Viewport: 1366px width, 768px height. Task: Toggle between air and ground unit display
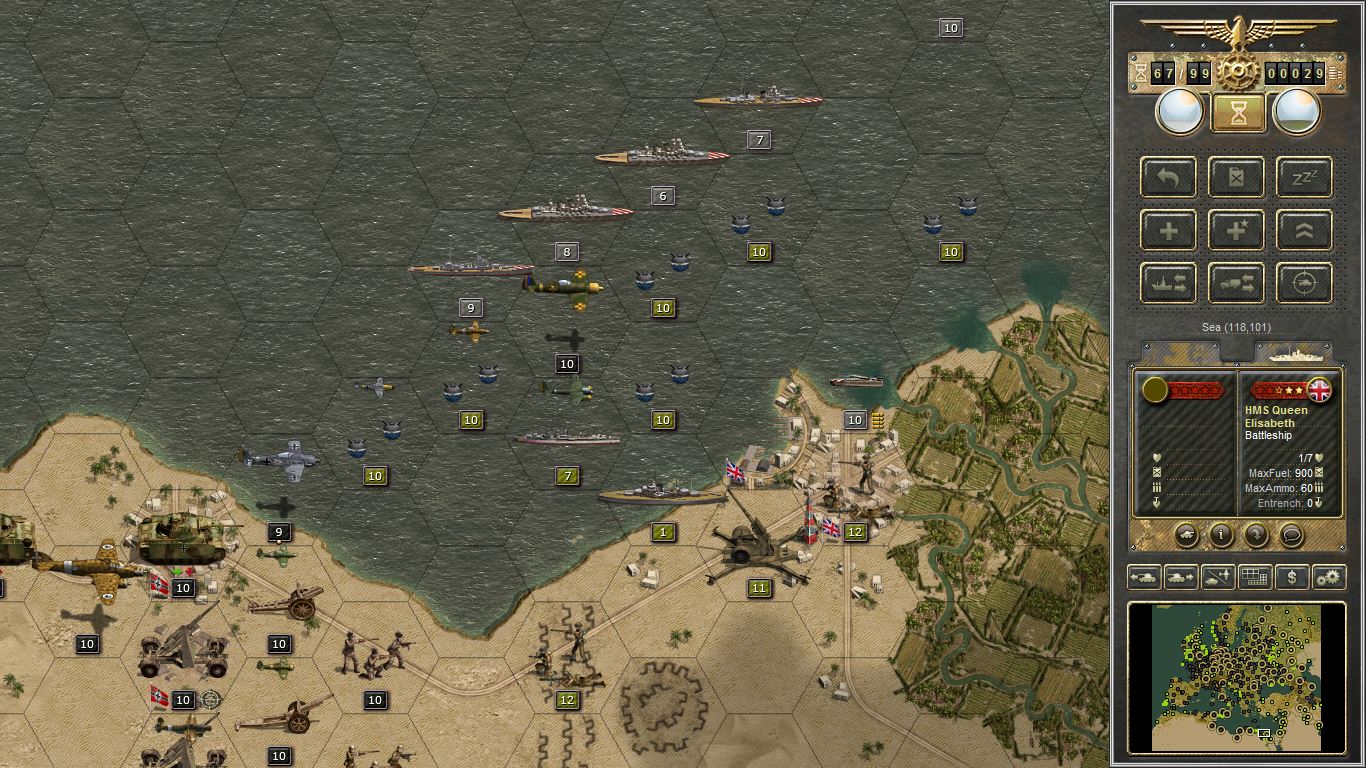point(1217,577)
